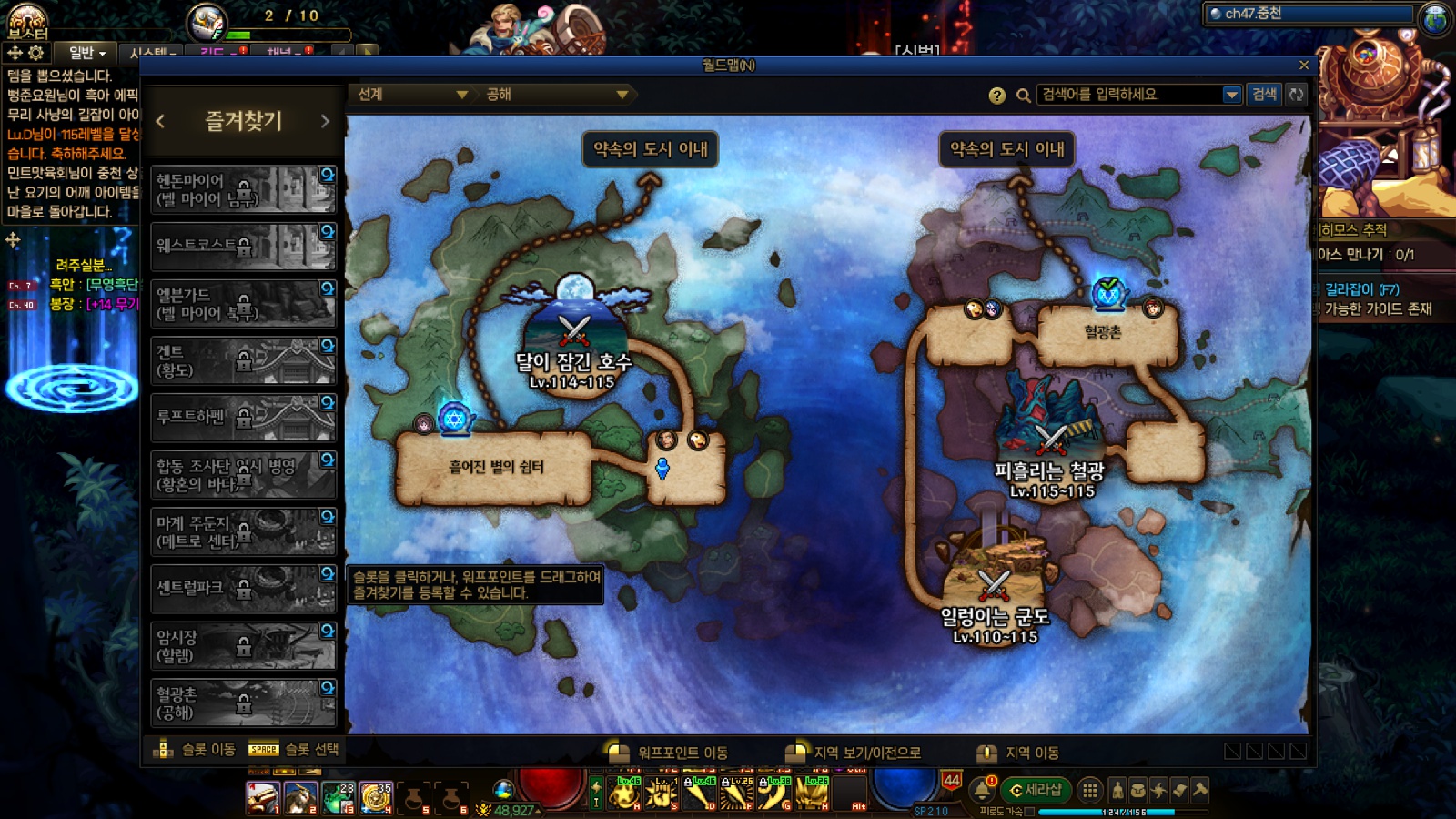
Task: Click the 검색 search button
Action: (1264, 95)
